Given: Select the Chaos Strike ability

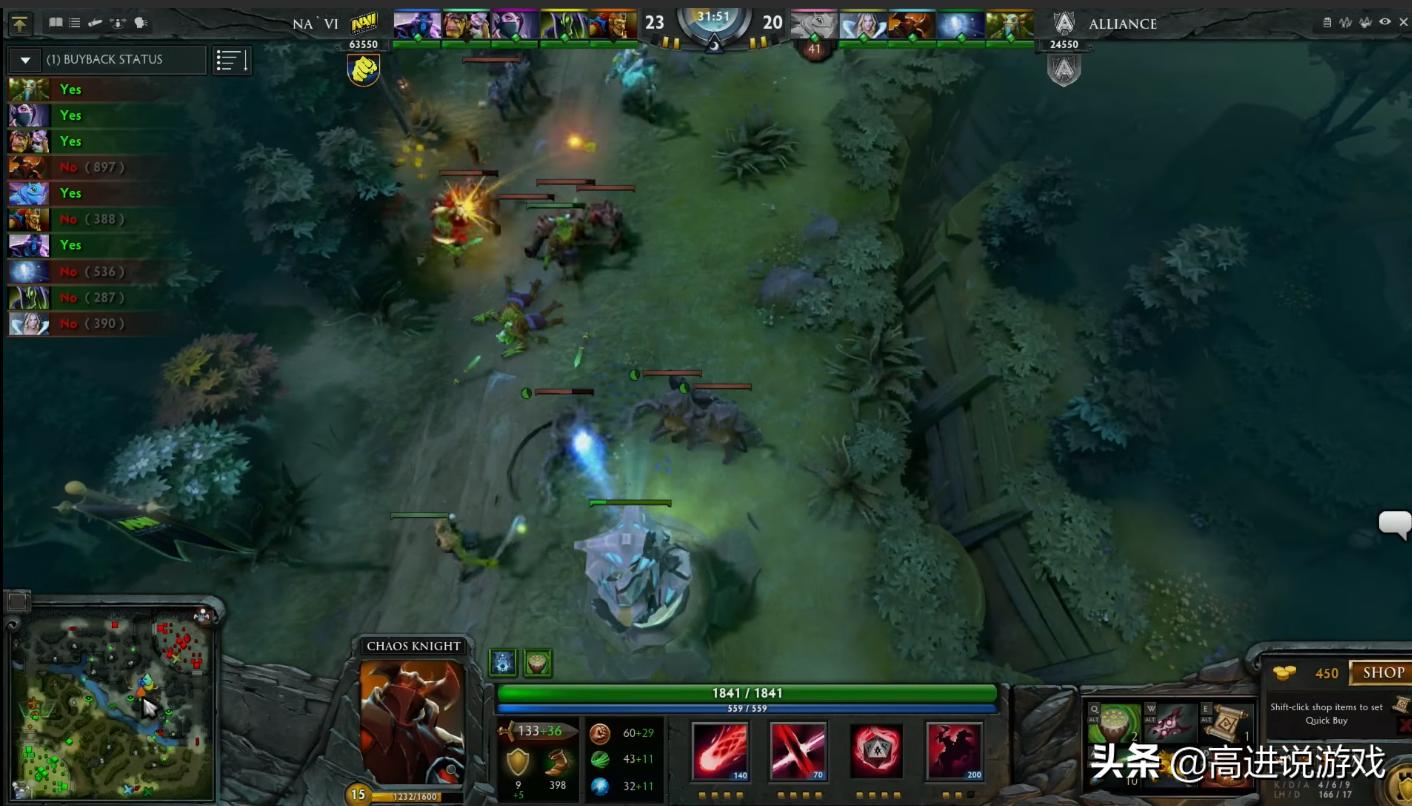Looking at the screenshot, I should [x=874, y=750].
